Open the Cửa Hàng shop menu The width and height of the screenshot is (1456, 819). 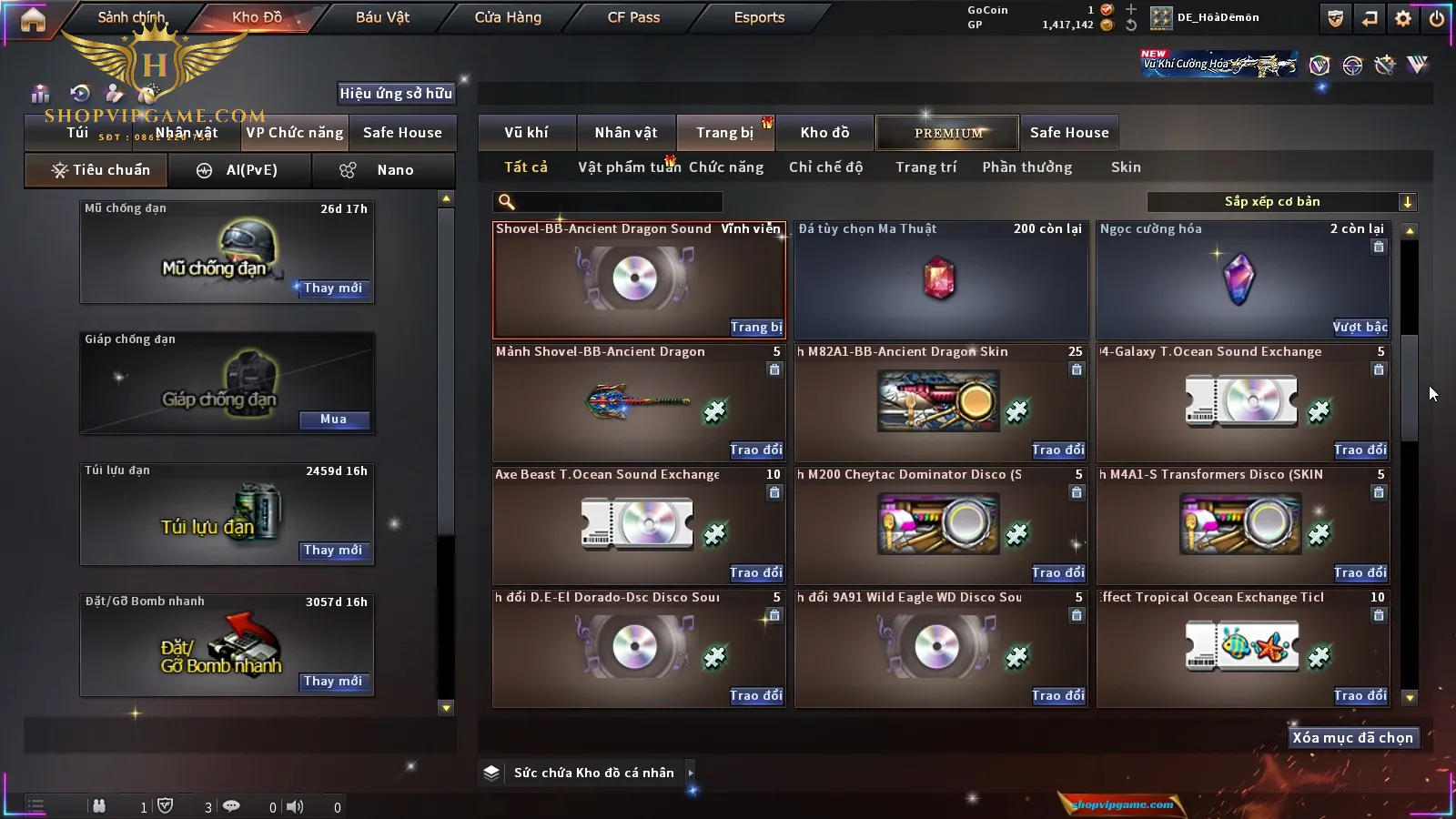pos(508,17)
